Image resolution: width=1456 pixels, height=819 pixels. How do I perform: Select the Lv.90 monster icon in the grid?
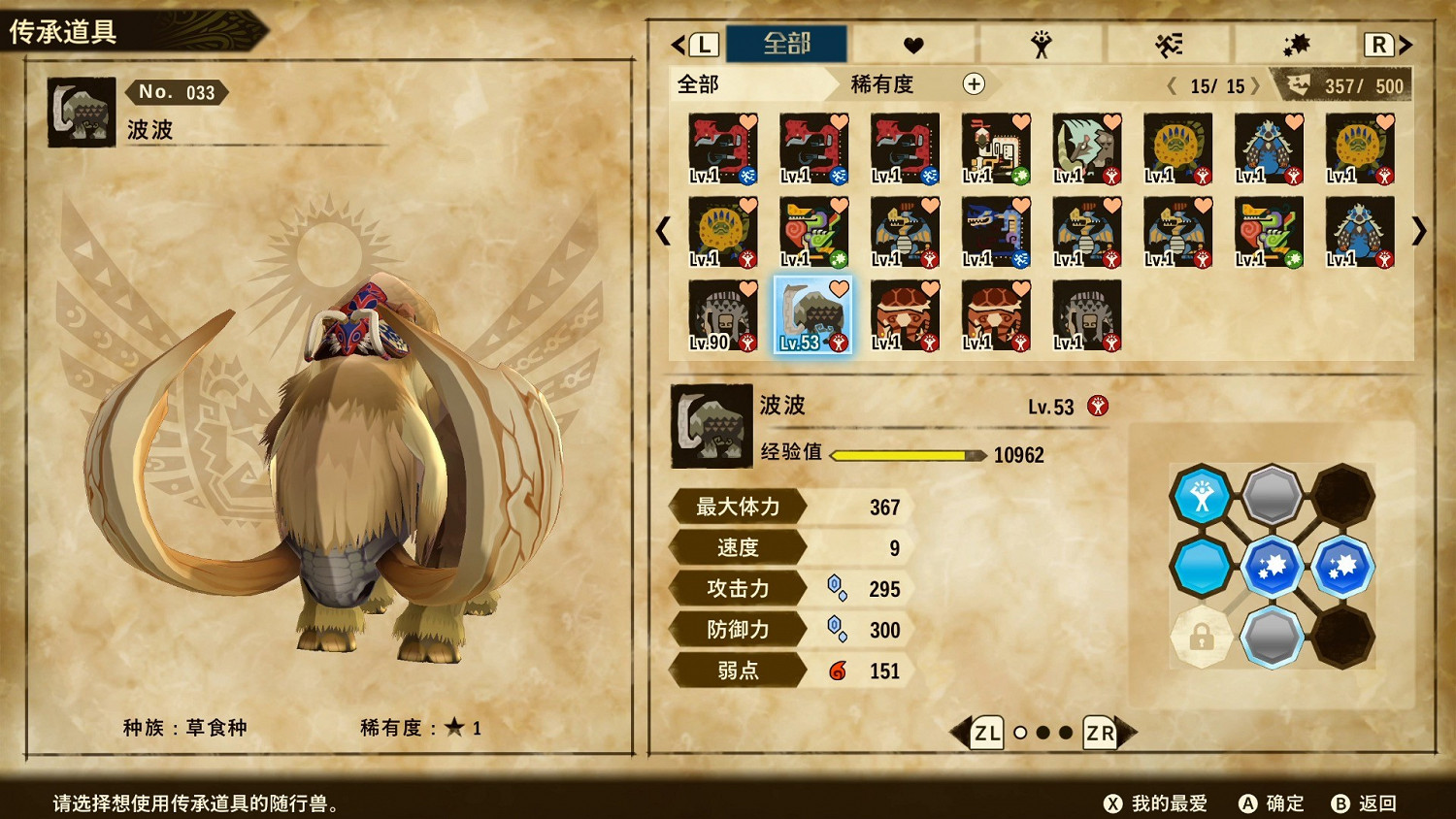click(x=721, y=315)
